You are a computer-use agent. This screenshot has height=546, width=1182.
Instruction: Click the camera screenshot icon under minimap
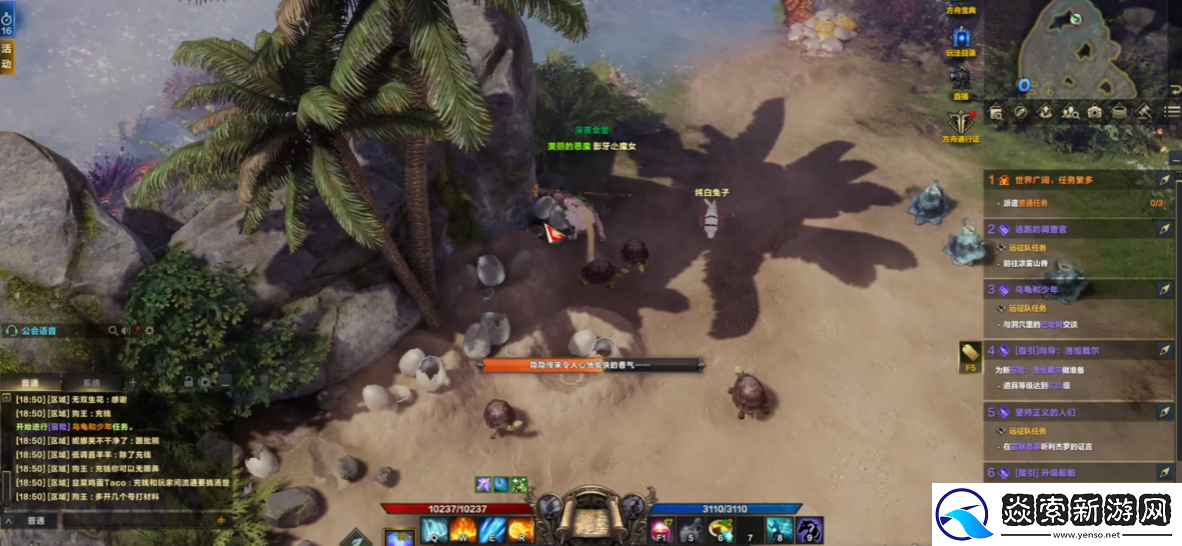click(x=1095, y=112)
